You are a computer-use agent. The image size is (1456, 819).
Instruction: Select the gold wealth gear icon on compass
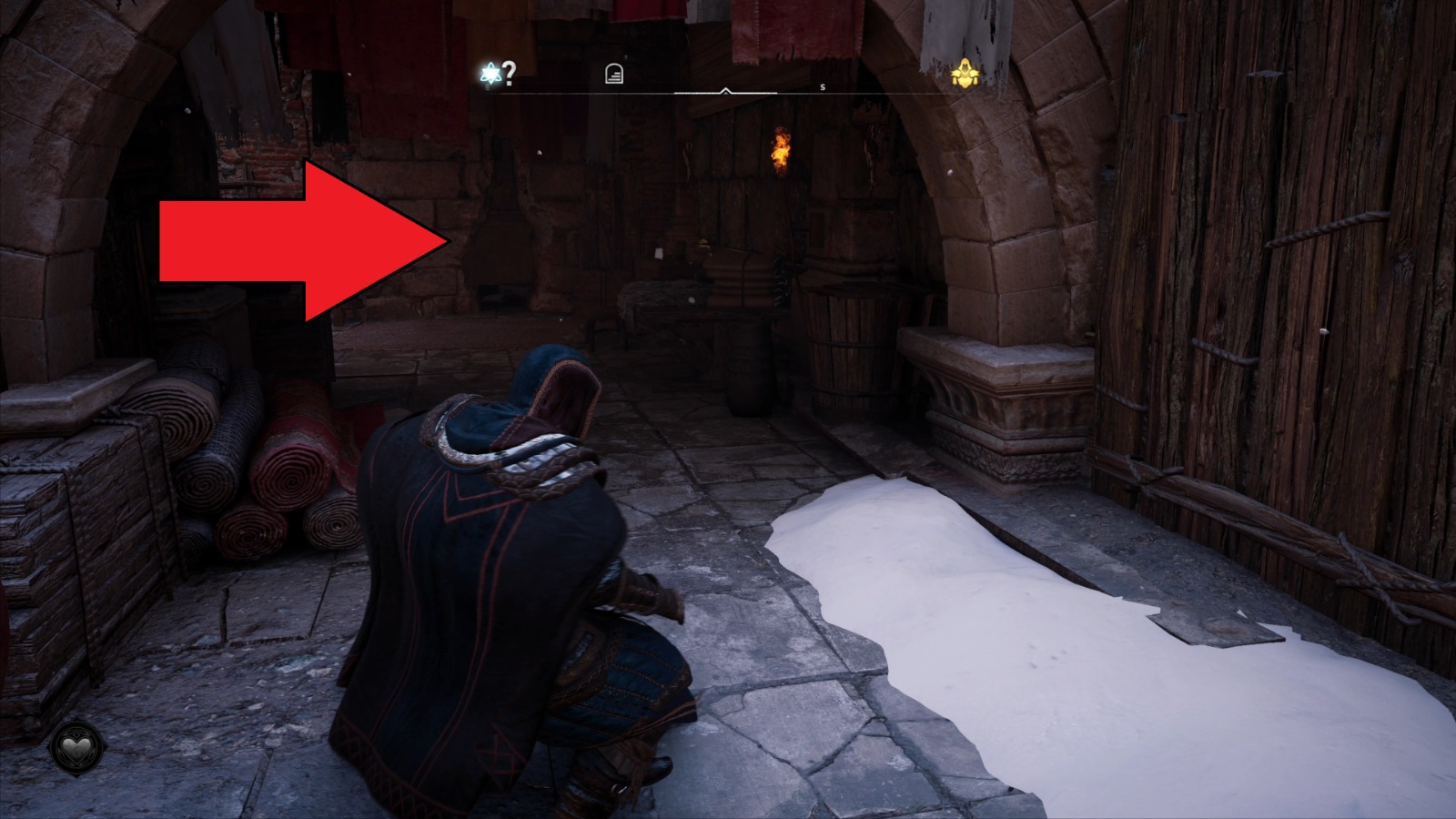[x=965, y=75]
